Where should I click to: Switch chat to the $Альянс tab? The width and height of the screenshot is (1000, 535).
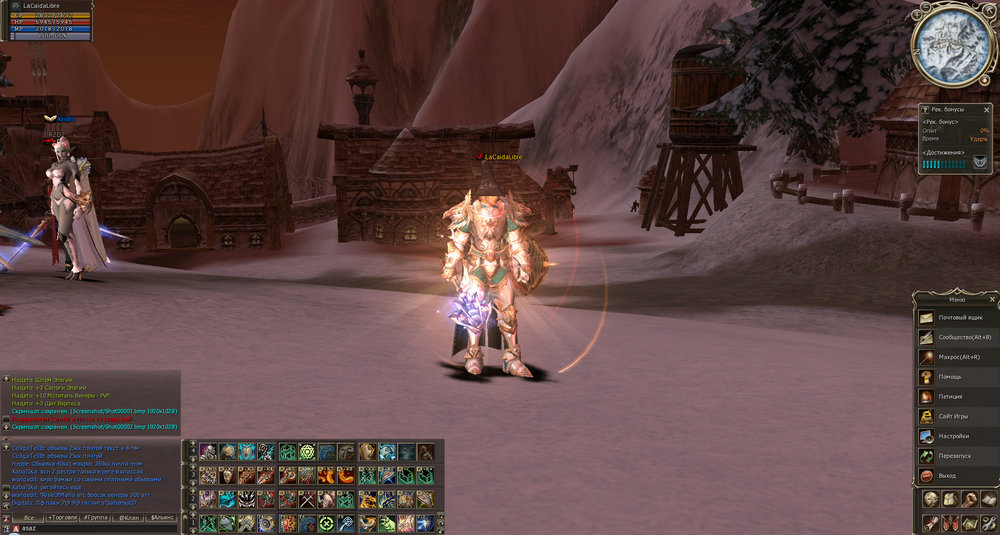click(162, 518)
